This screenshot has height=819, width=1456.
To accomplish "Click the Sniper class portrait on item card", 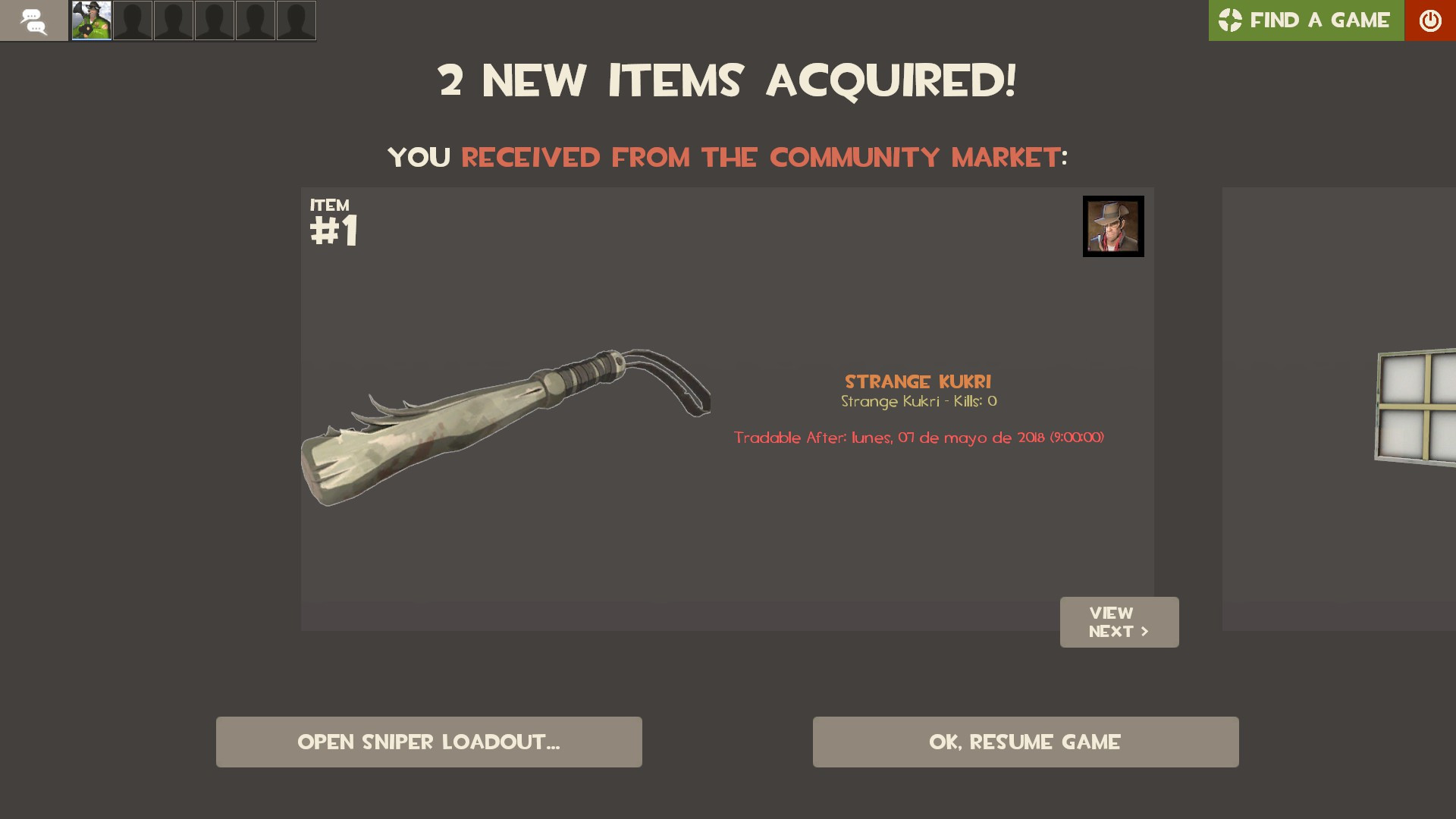I will click(x=1112, y=226).
